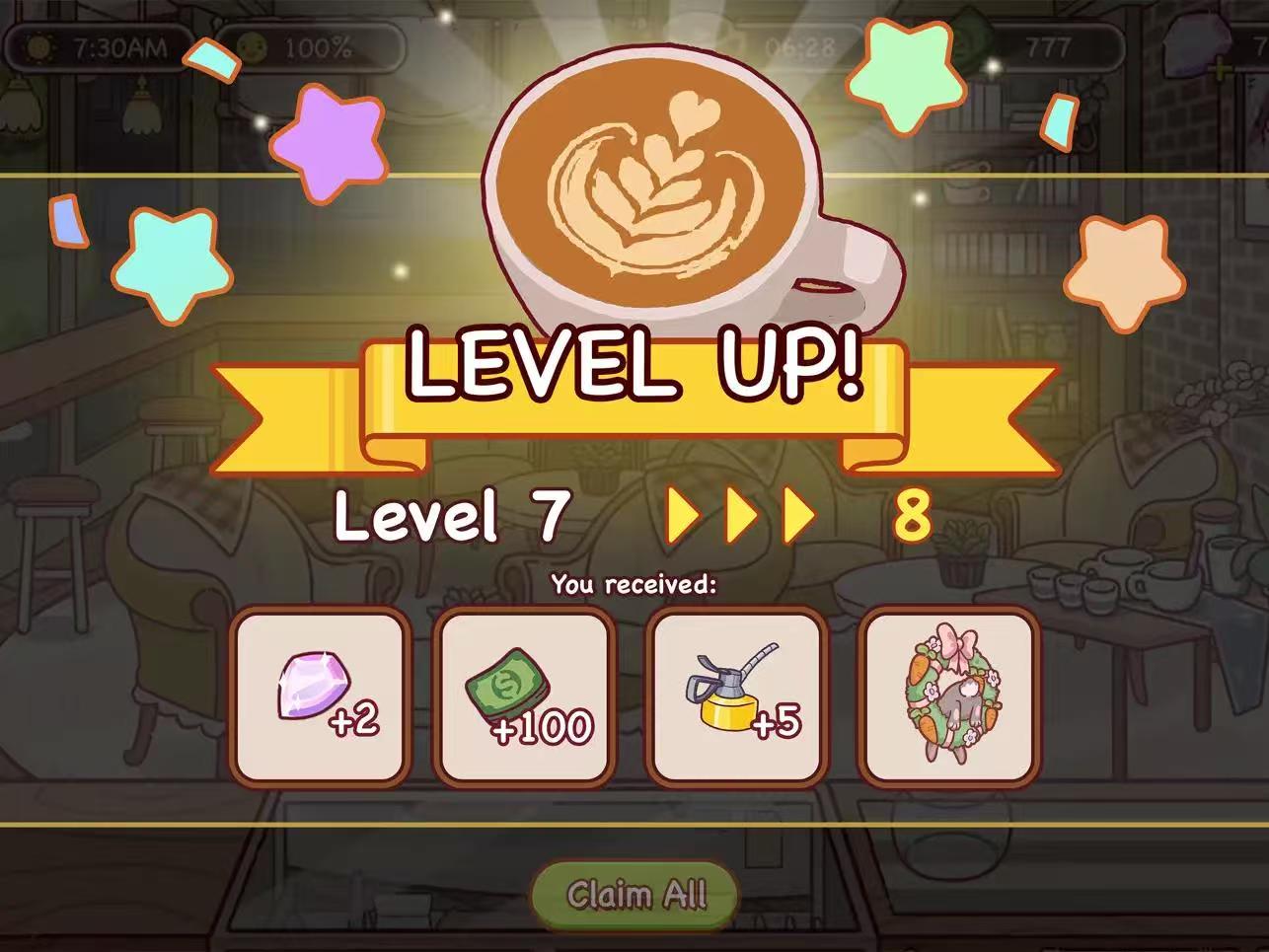Click the oil can reward showing +5
The width and height of the screenshot is (1269, 952).
pos(735,696)
